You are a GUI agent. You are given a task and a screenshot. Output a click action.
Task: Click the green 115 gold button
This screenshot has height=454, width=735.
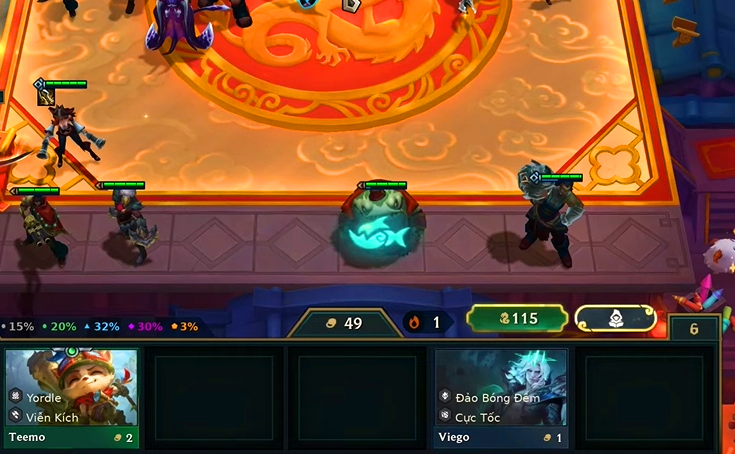[x=517, y=319]
